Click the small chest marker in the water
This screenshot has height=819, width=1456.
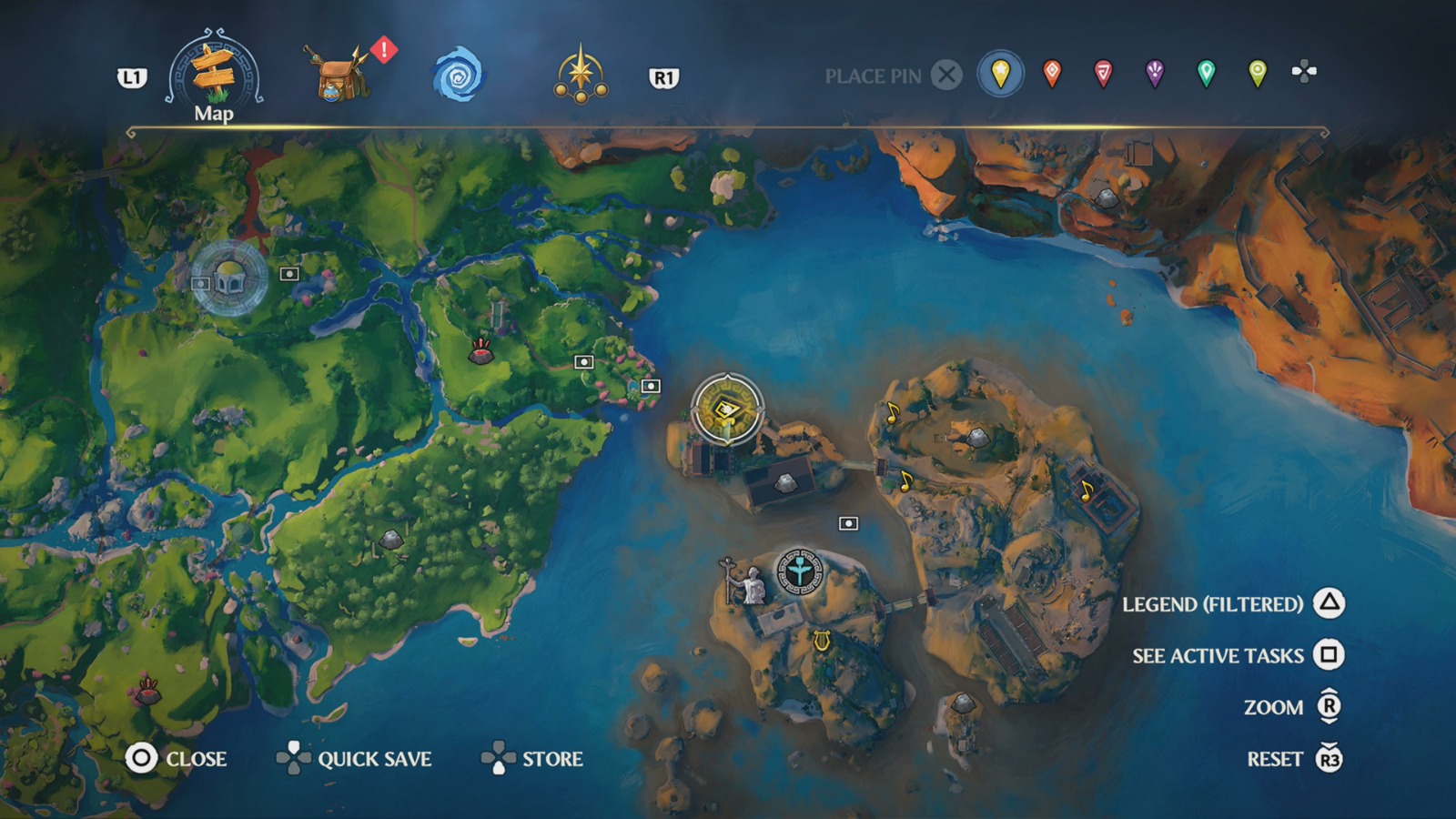point(849,521)
